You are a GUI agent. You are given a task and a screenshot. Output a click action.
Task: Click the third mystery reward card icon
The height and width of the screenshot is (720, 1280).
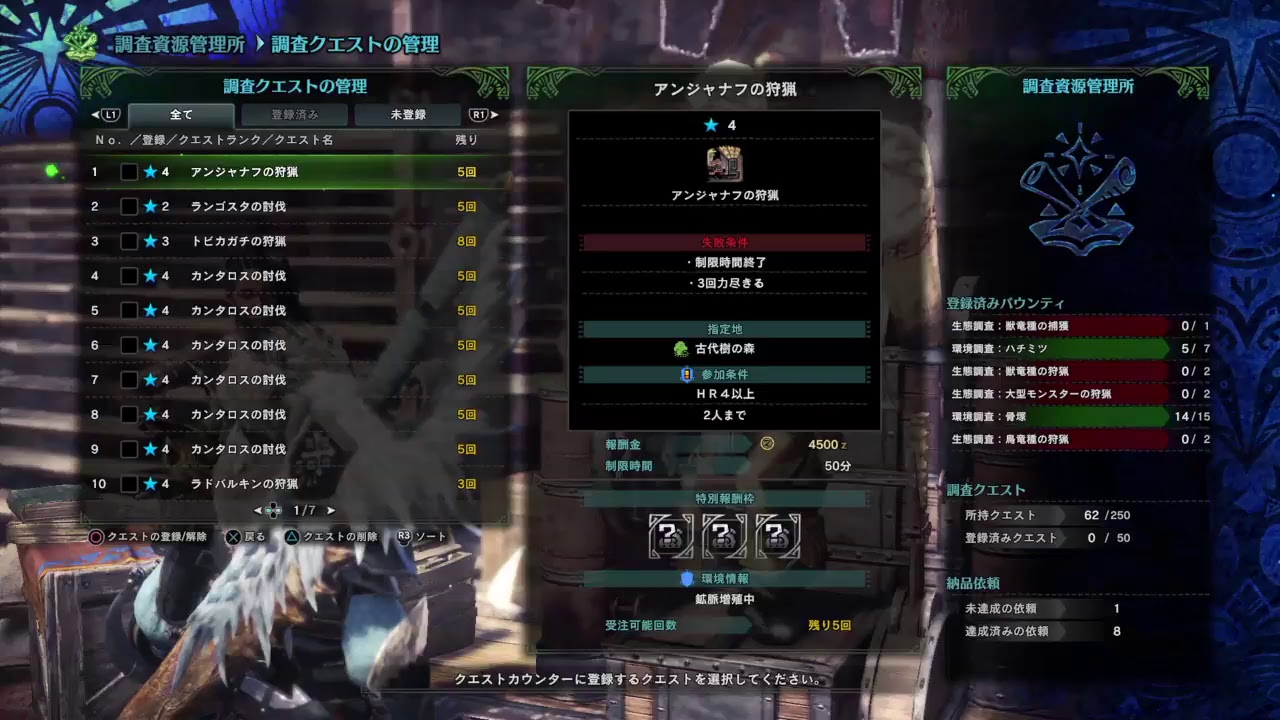pos(777,536)
